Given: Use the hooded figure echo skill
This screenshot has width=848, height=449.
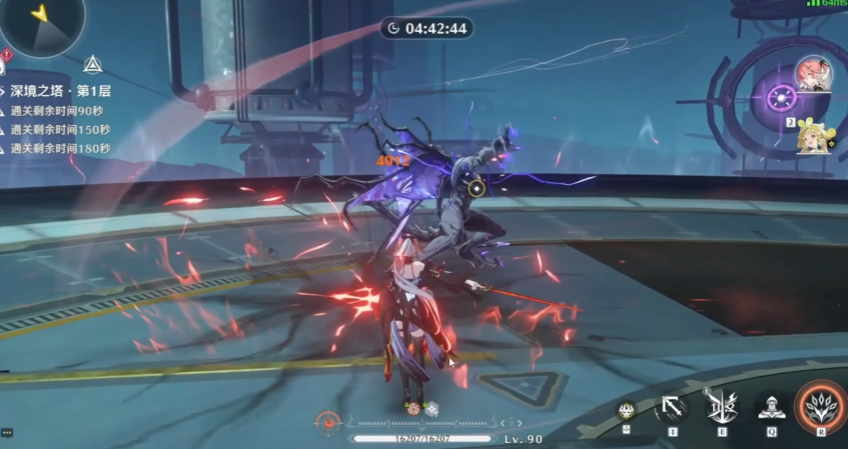Looking at the screenshot, I should [770, 408].
